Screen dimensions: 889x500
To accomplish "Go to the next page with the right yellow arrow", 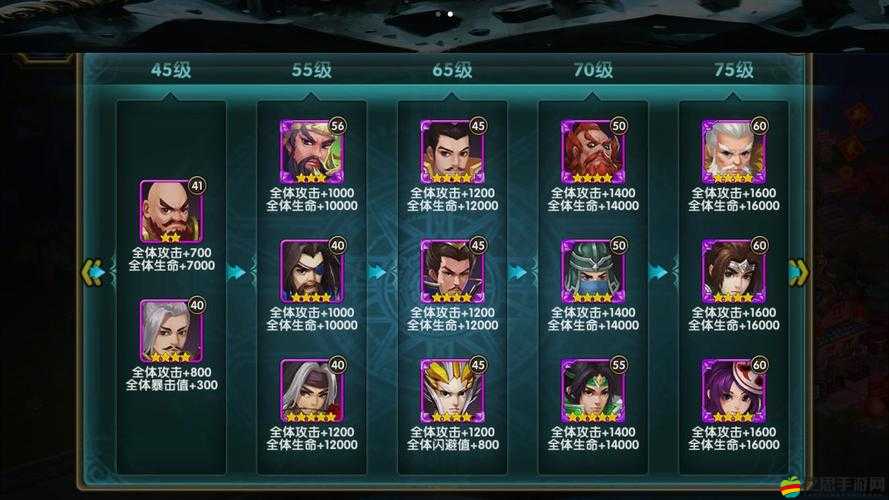I will [x=798, y=272].
